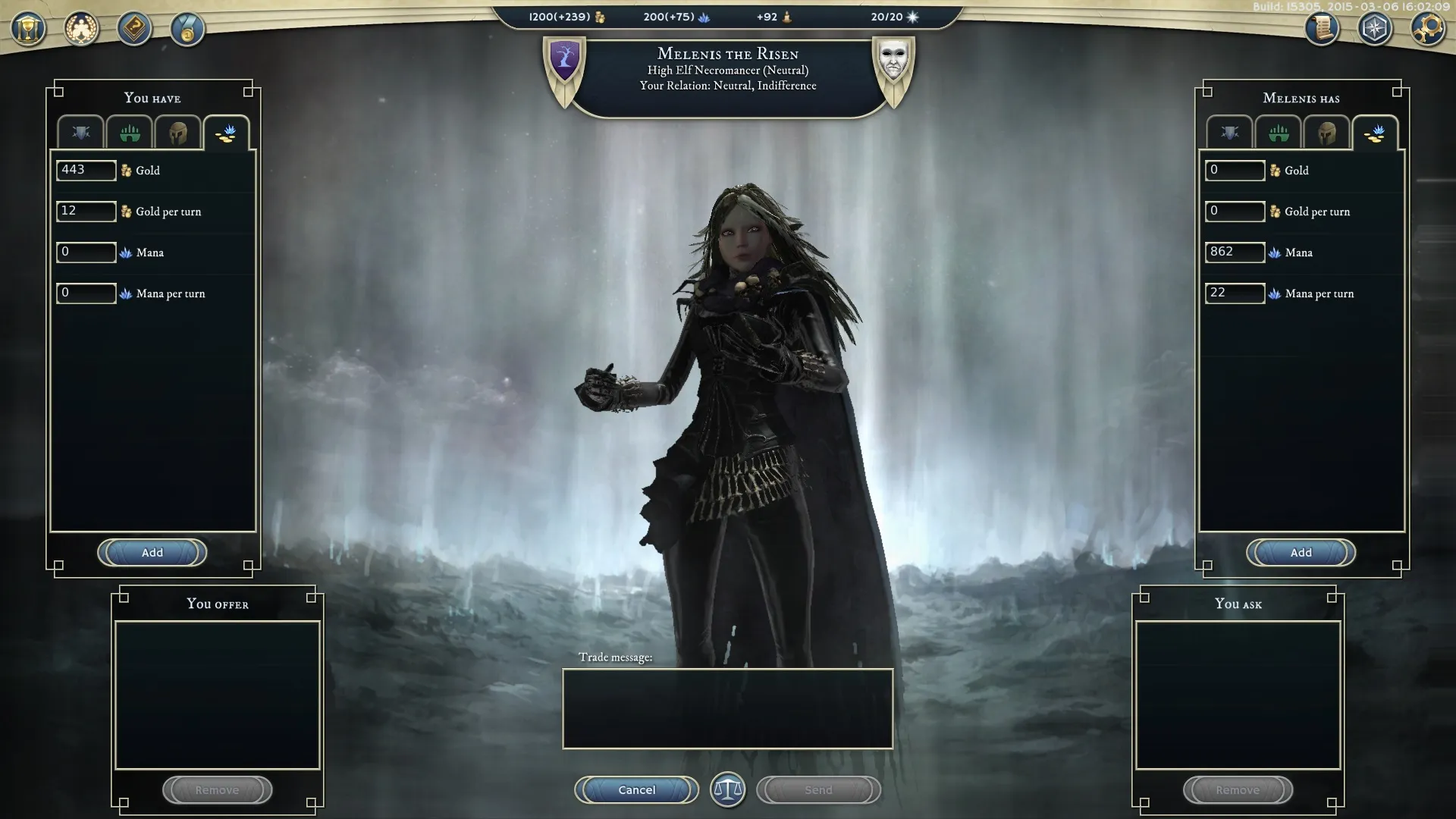Image resolution: width=1456 pixels, height=819 pixels.
Task: Open the spellbook icon at top left
Action: (133, 28)
